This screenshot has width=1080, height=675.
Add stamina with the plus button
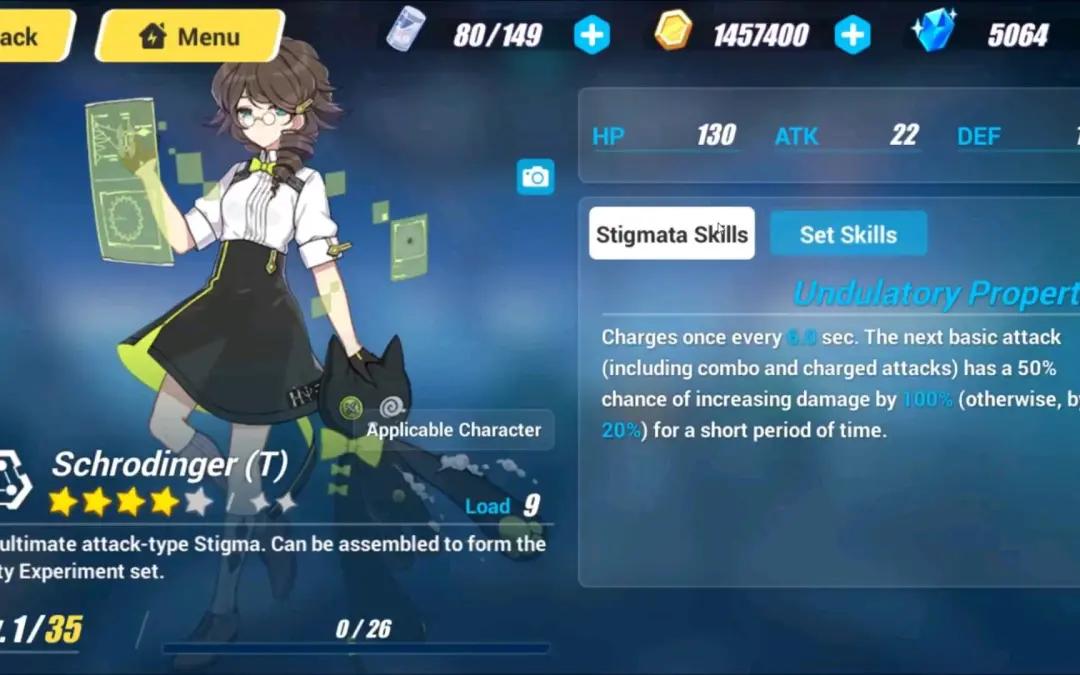pyautogui.click(x=591, y=36)
